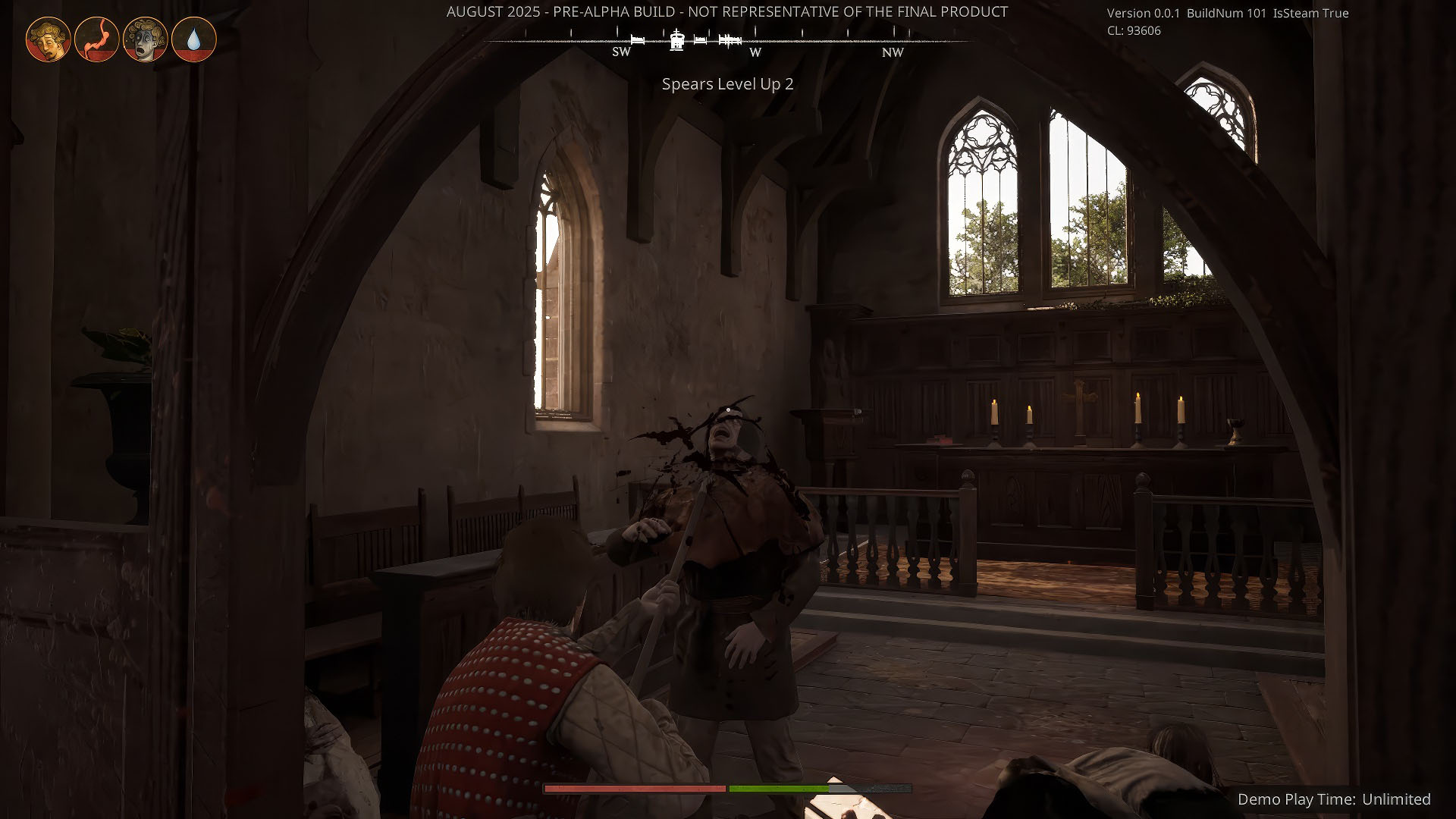Select the sleep status portrait icon
This screenshot has height=819, width=1456.
point(47,39)
